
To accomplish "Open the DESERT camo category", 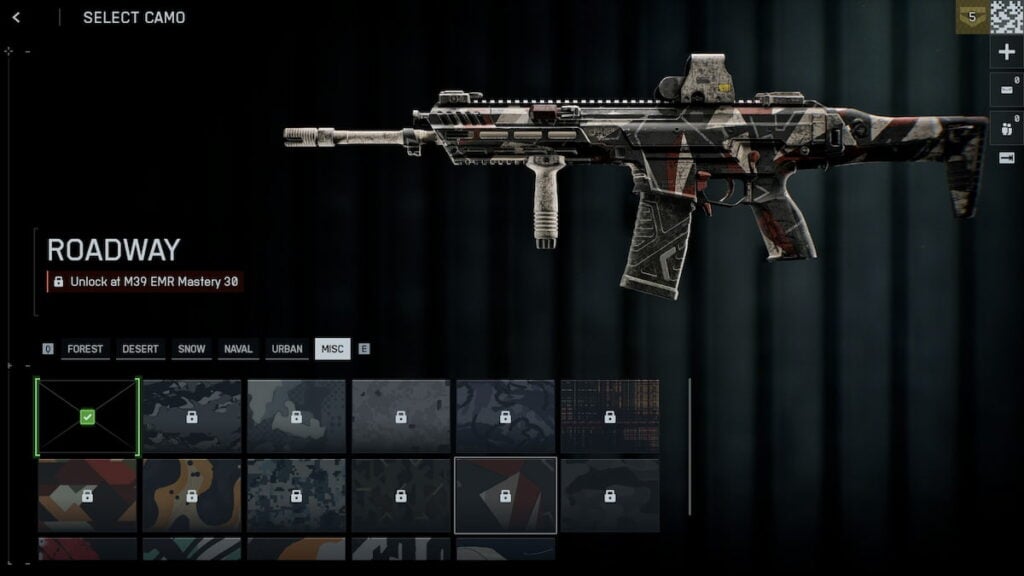I will click(140, 349).
